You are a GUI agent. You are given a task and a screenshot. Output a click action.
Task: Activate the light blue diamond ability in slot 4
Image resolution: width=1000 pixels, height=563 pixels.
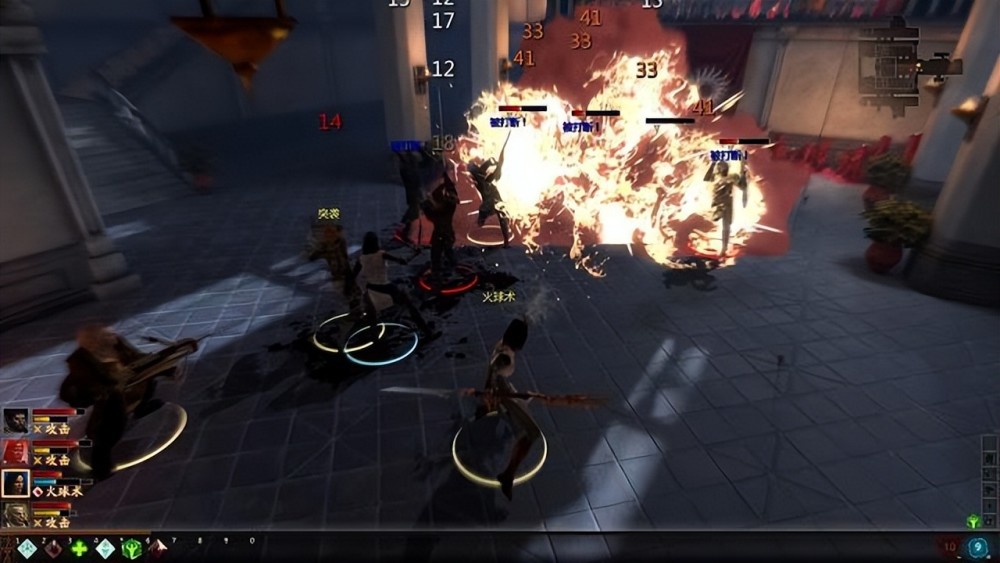(105, 548)
